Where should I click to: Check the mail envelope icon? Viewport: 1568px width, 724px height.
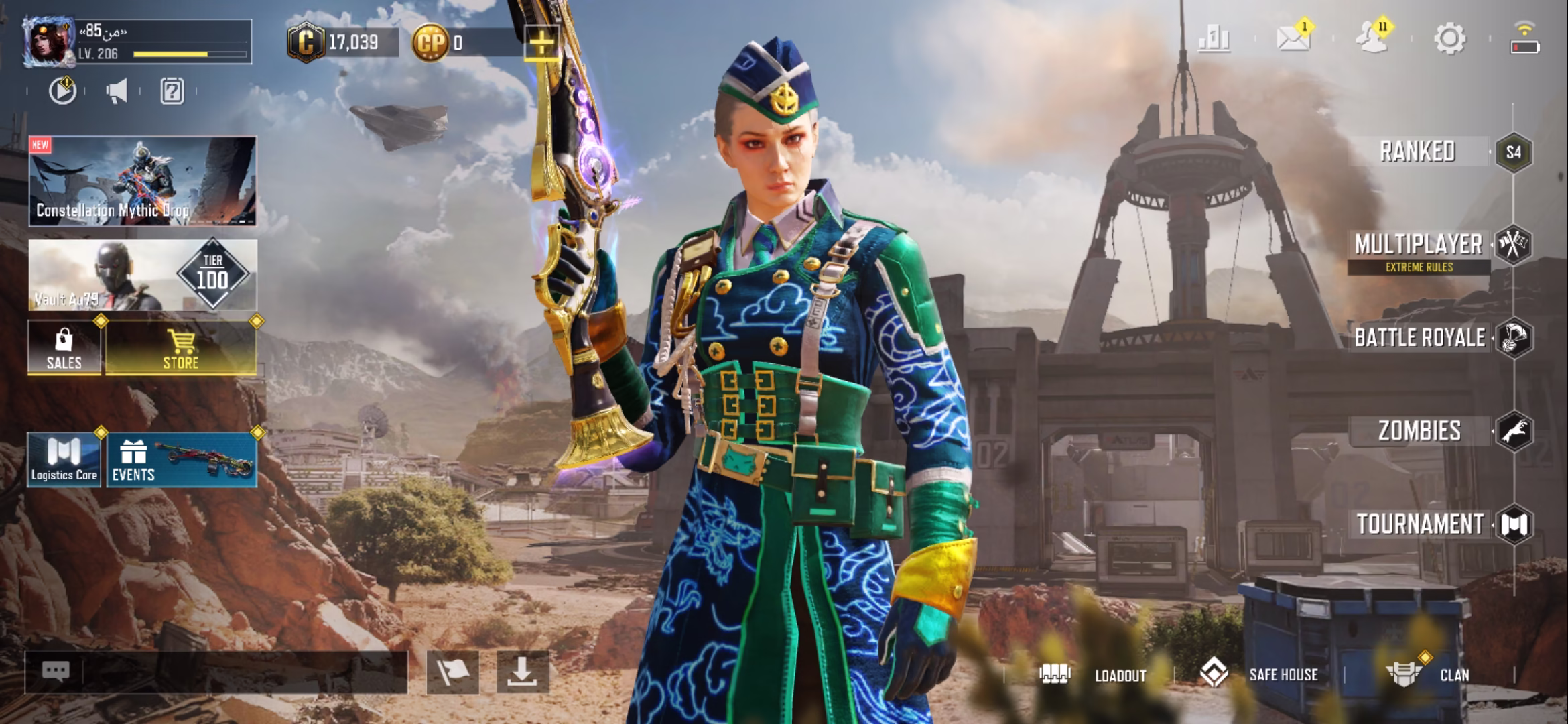[1293, 39]
